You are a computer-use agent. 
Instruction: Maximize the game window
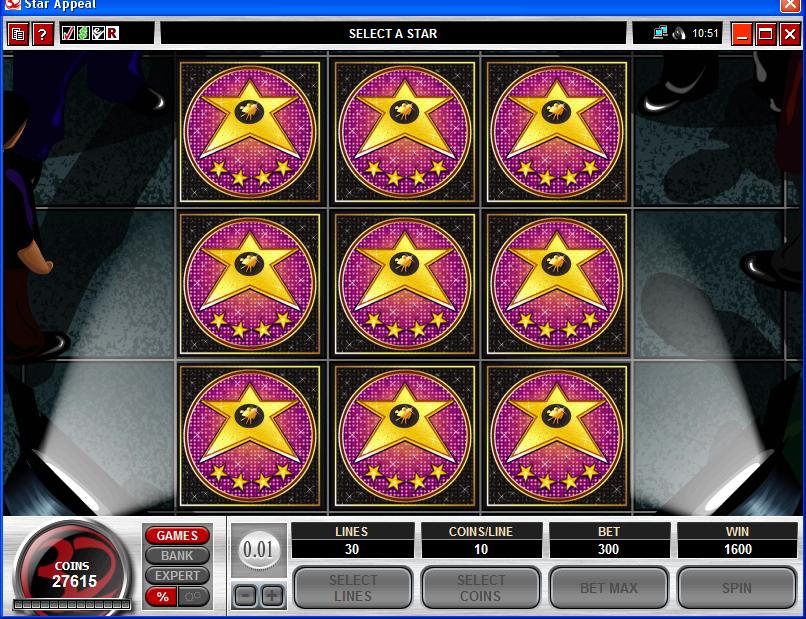coord(766,34)
